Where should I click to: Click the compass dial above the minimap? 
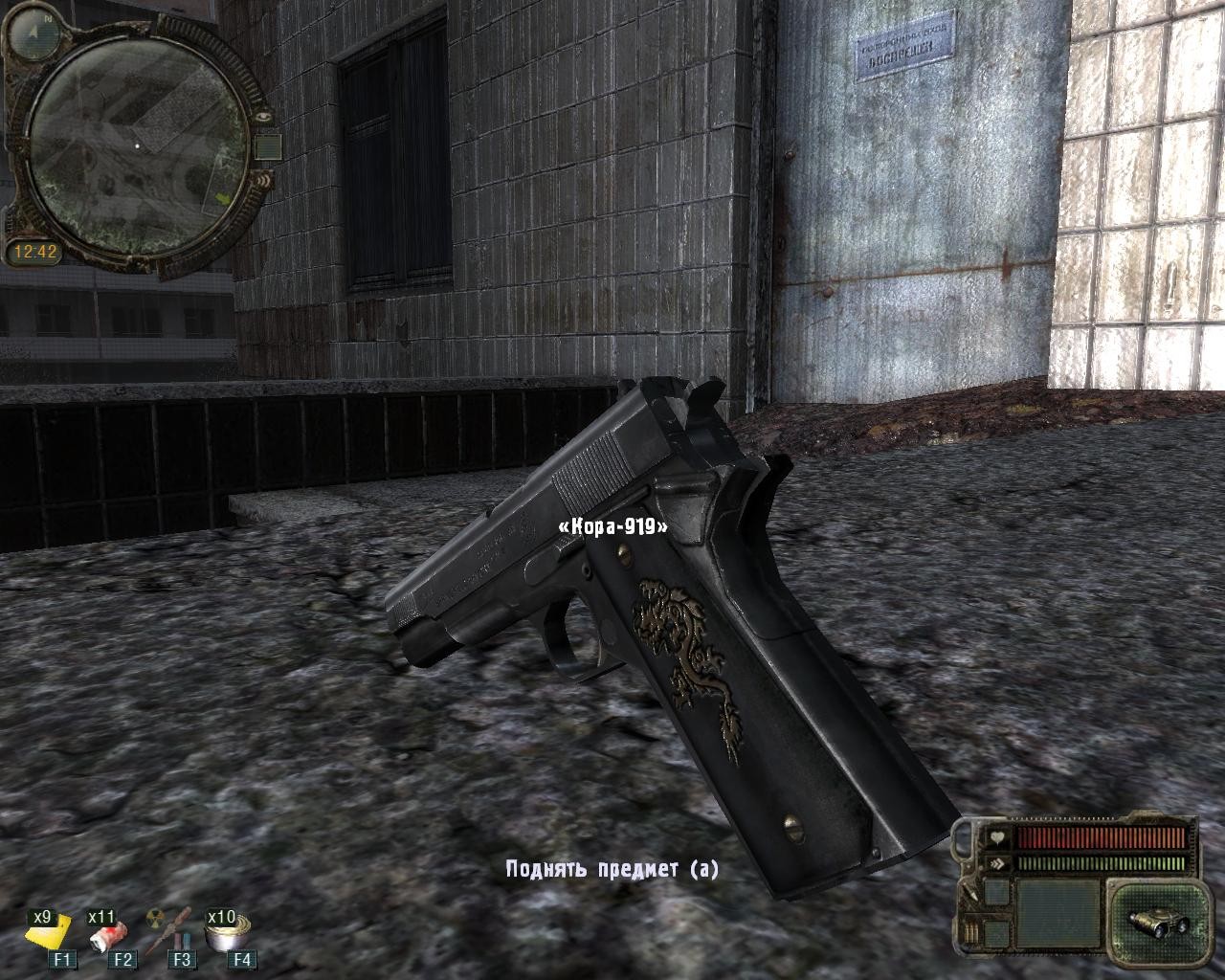(x=33, y=33)
